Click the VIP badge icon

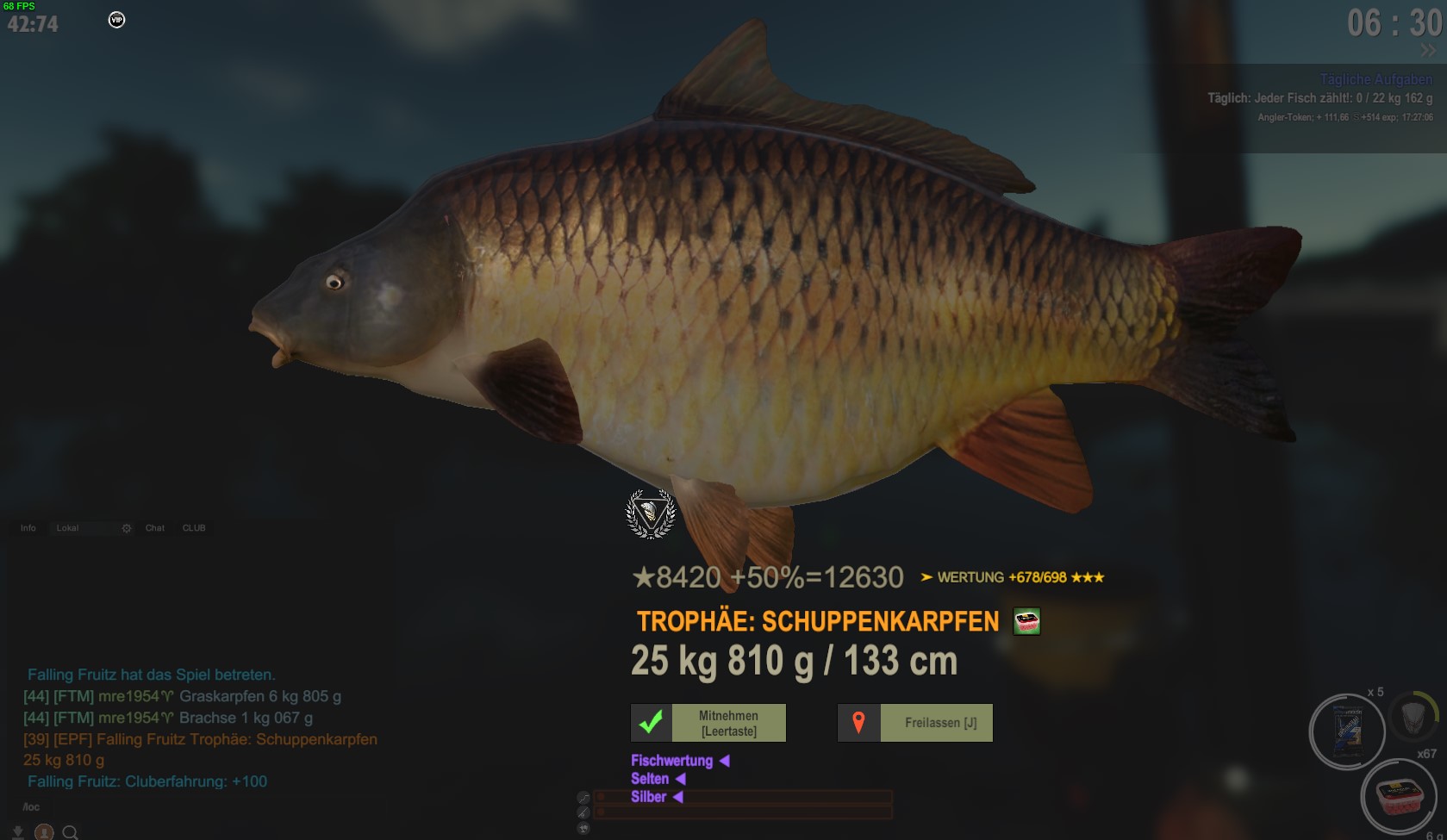(116, 20)
